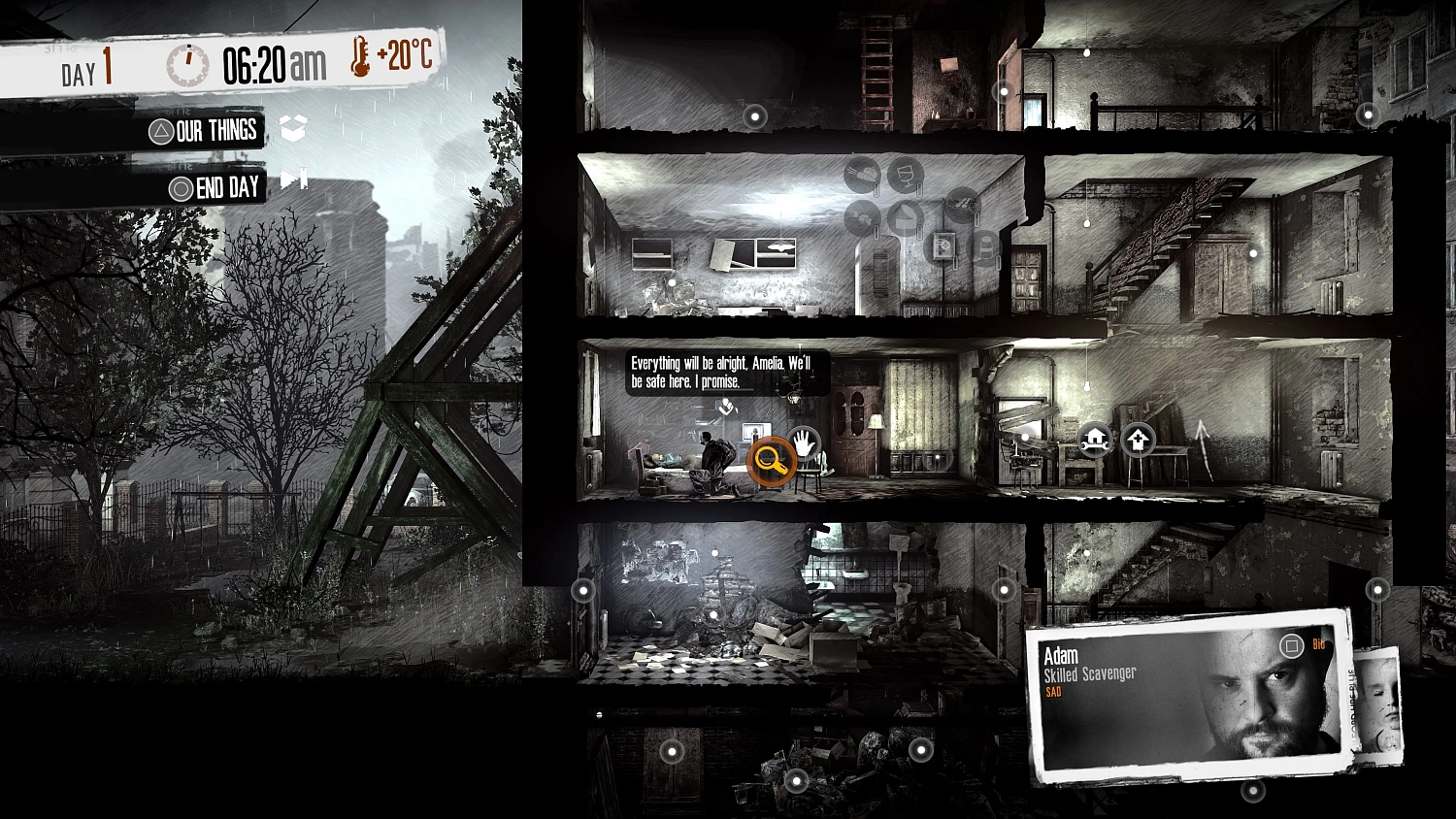Screen dimensions: 1456x819
Task: Open the herbs resource icon
Action: coord(862,216)
